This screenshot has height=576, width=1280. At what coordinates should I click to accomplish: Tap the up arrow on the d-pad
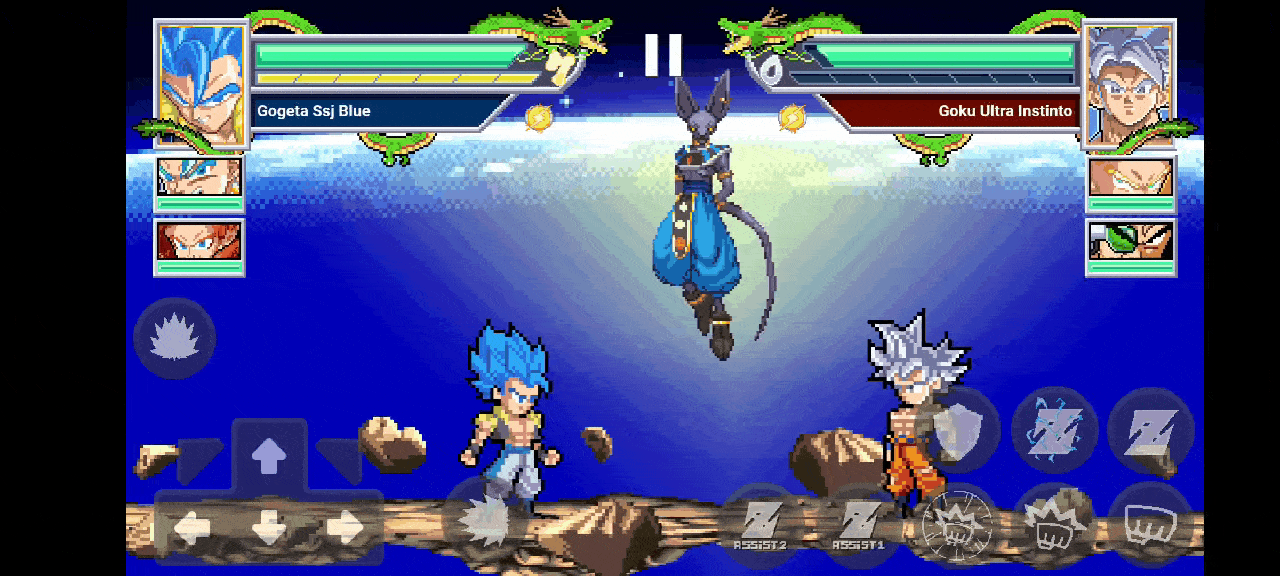click(x=268, y=458)
